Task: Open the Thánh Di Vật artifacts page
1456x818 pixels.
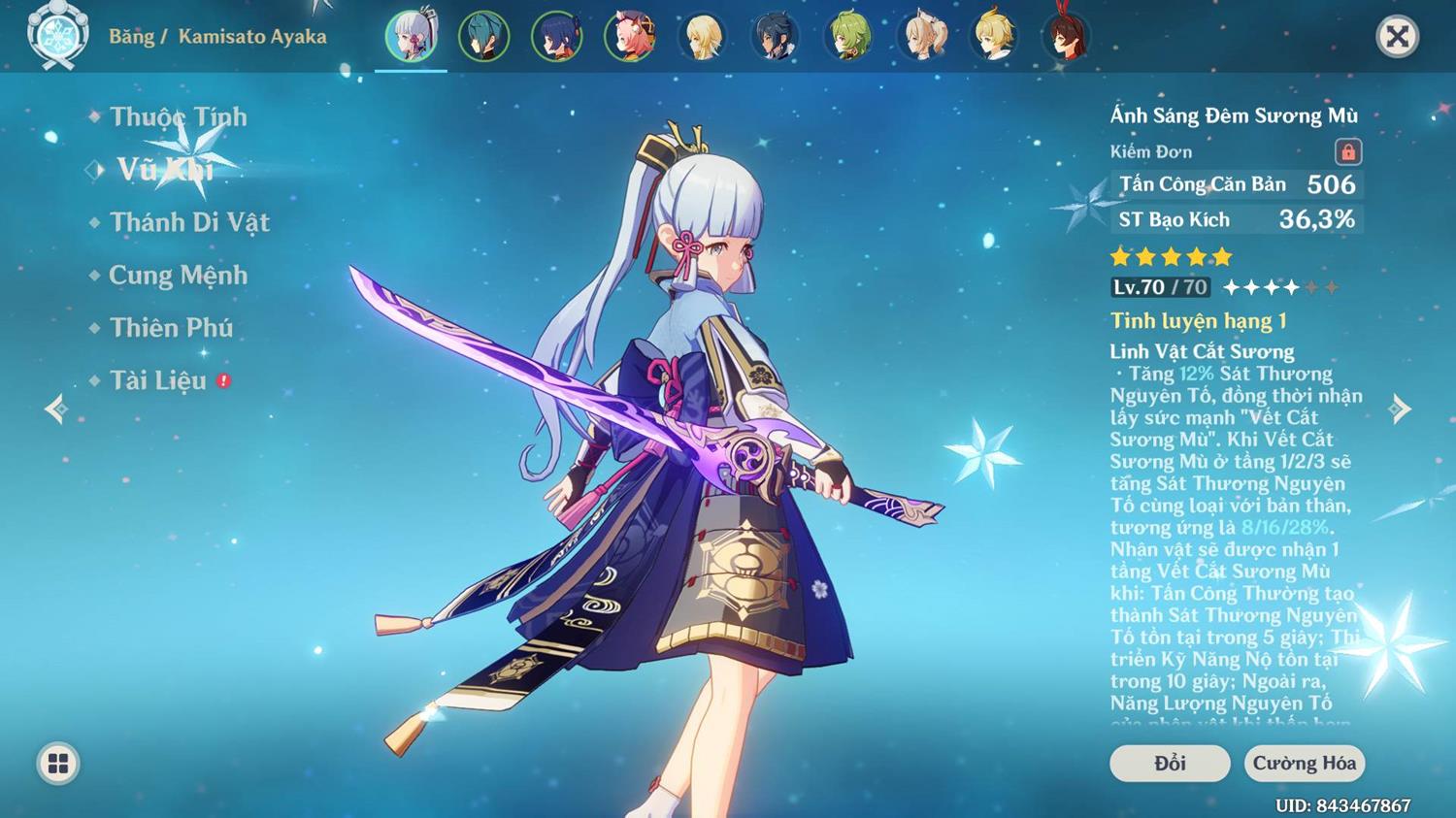Action: pos(189,222)
